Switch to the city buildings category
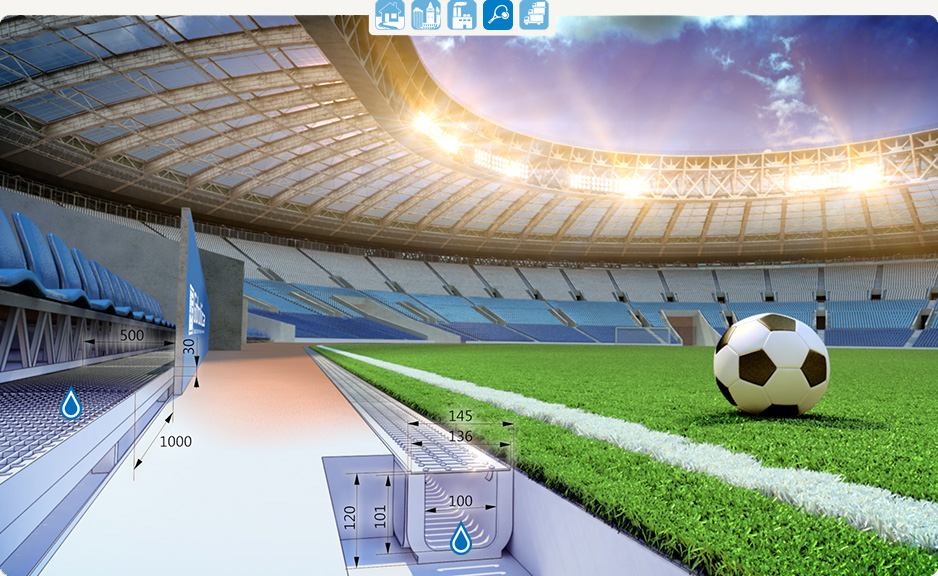The width and height of the screenshot is (938, 576). 426,15
